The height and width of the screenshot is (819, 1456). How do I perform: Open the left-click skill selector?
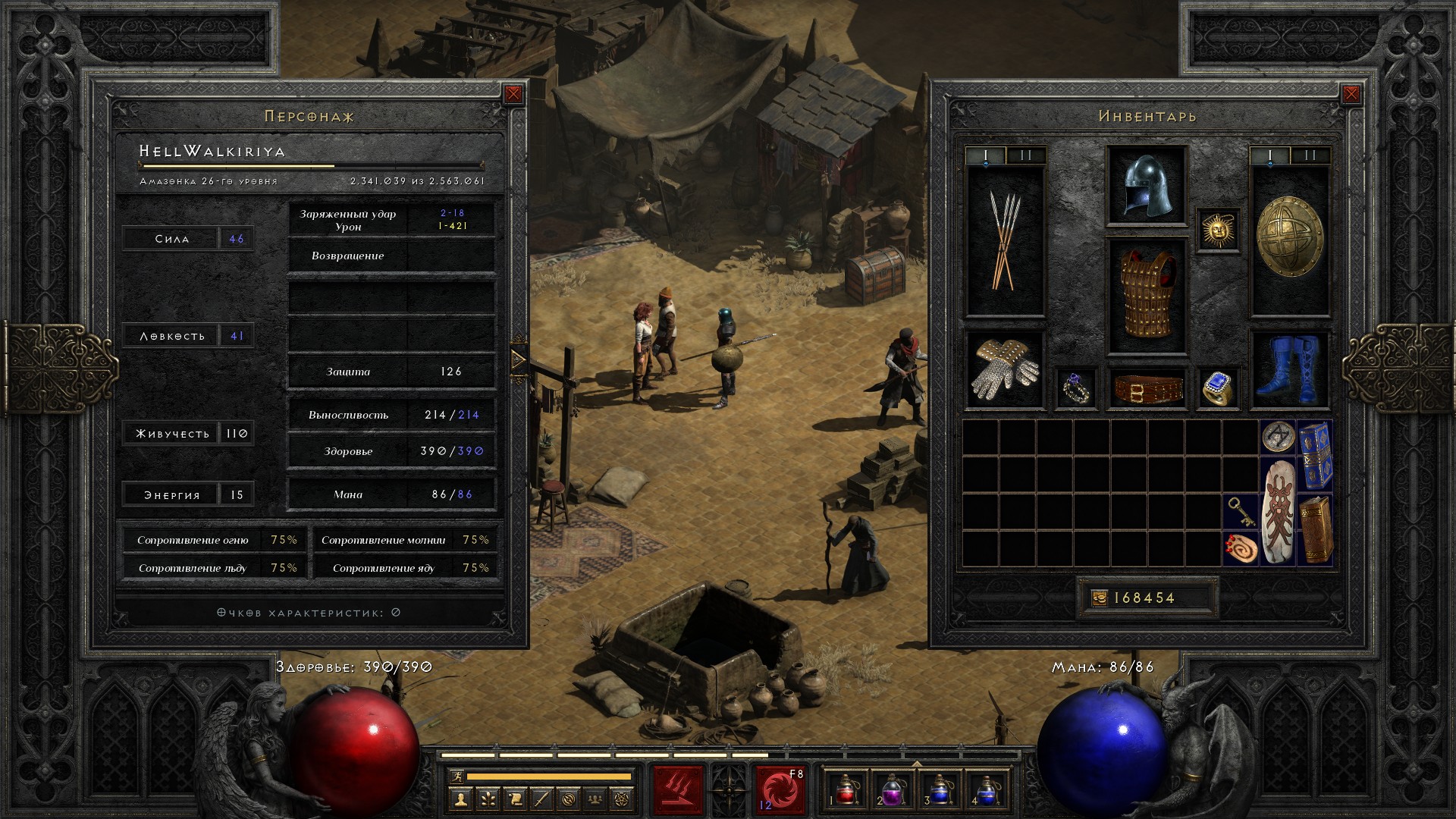pos(679,789)
